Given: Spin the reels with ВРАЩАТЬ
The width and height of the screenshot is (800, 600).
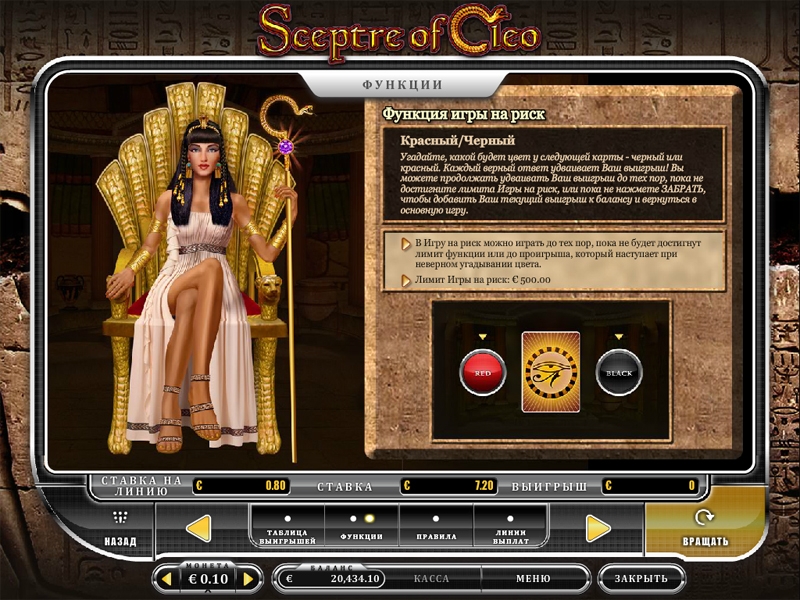Looking at the screenshot, I should click(x=705, y=529).
